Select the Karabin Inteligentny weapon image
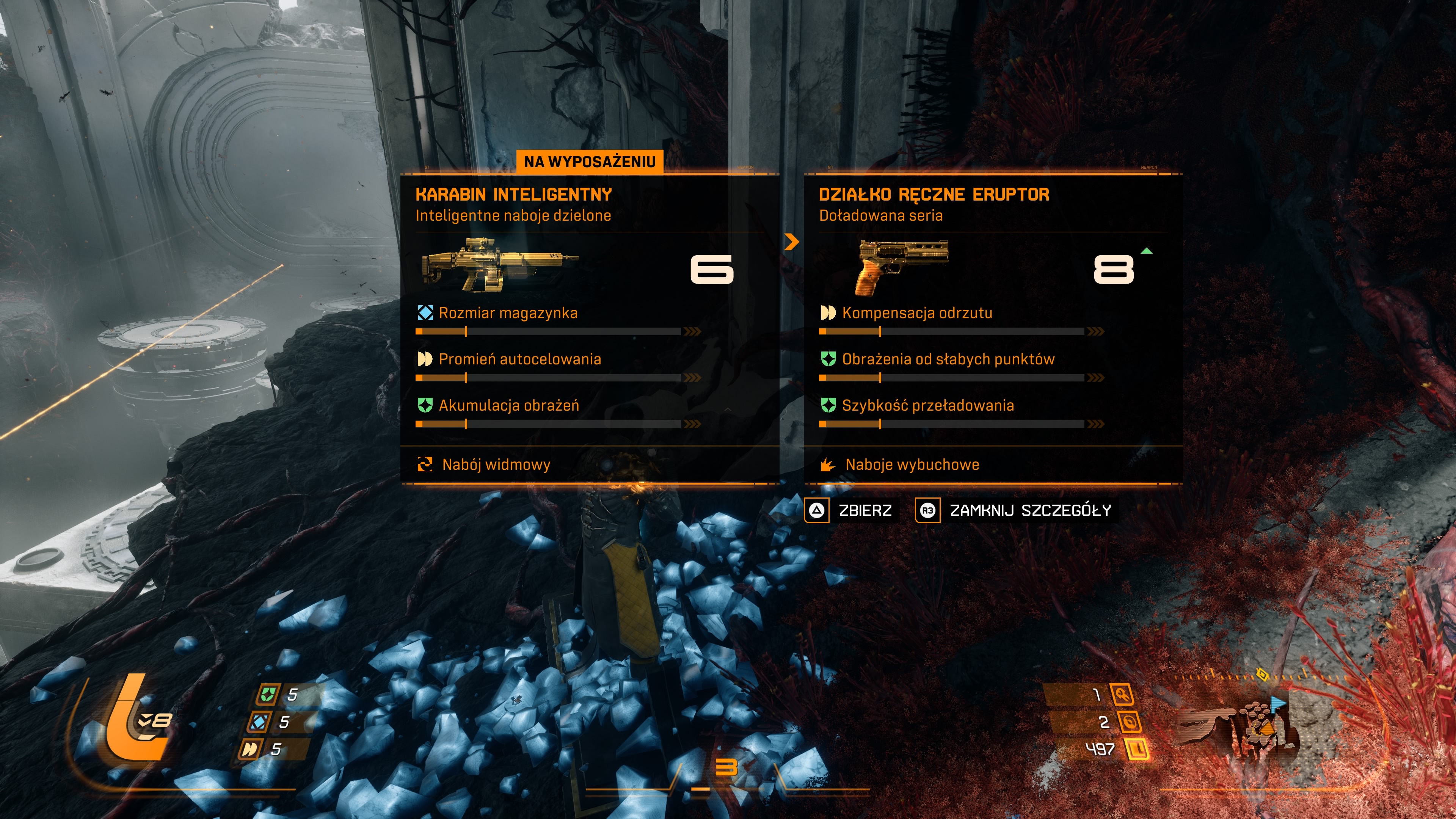Image resolution: width=1456 pixels, height=819 pixels. click(500, 265)
